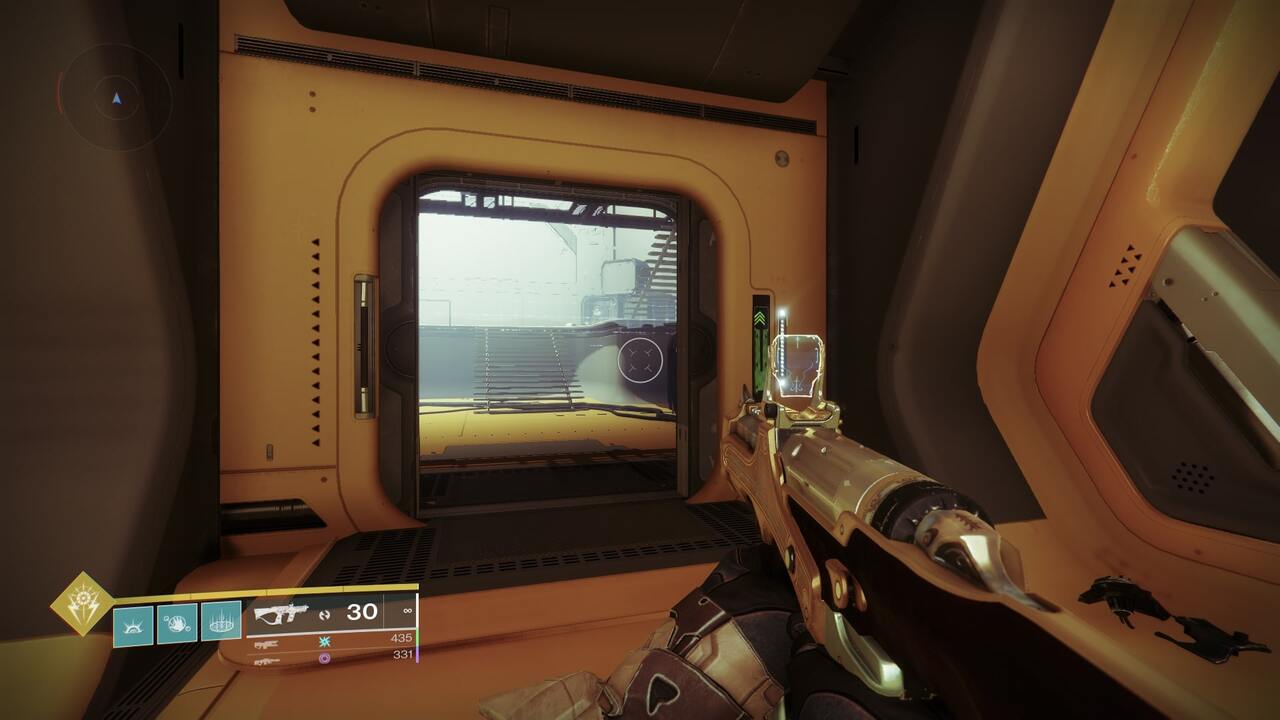Click the ammo regeneration symbol beside the magazine count
Image resolution: width=1280 pixels, height=720 pixels.
tap(327, 613)
